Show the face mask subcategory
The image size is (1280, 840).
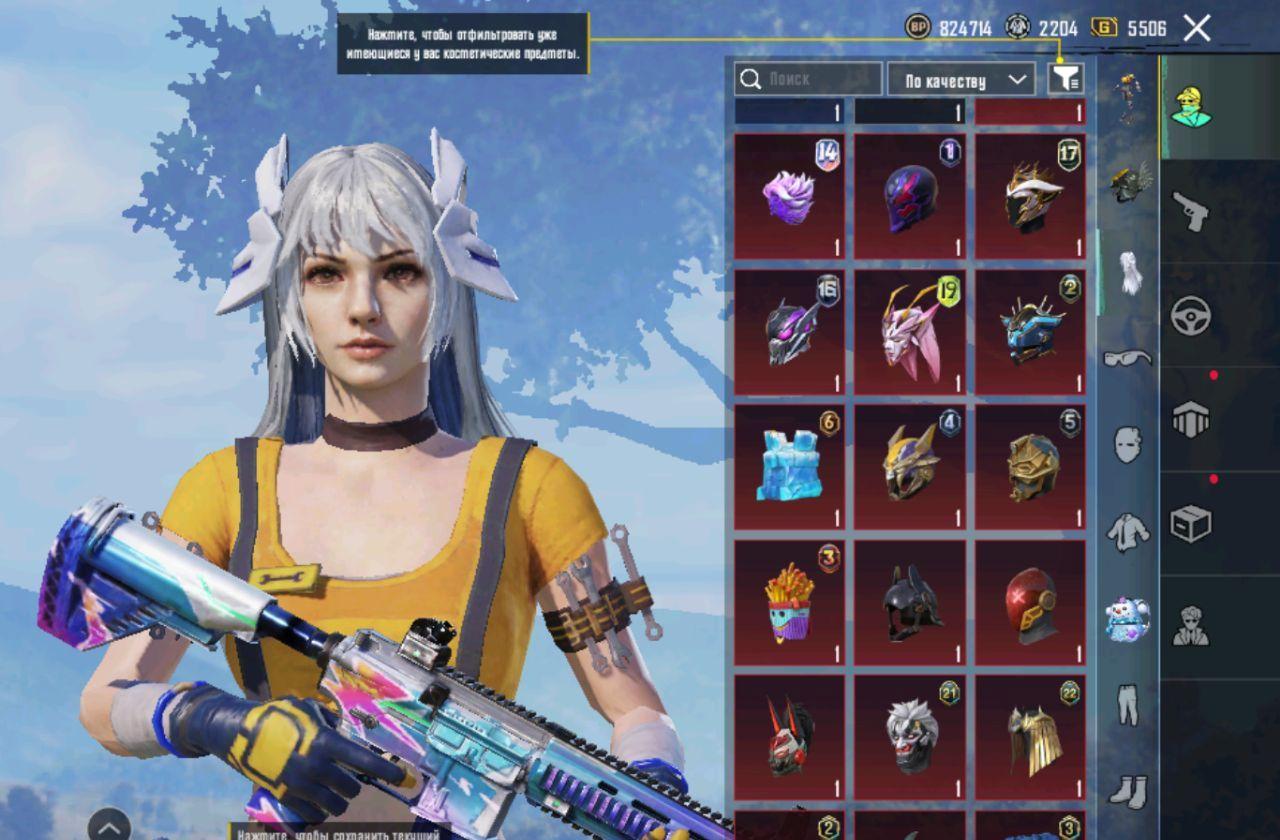click(x=1128, y=443)
